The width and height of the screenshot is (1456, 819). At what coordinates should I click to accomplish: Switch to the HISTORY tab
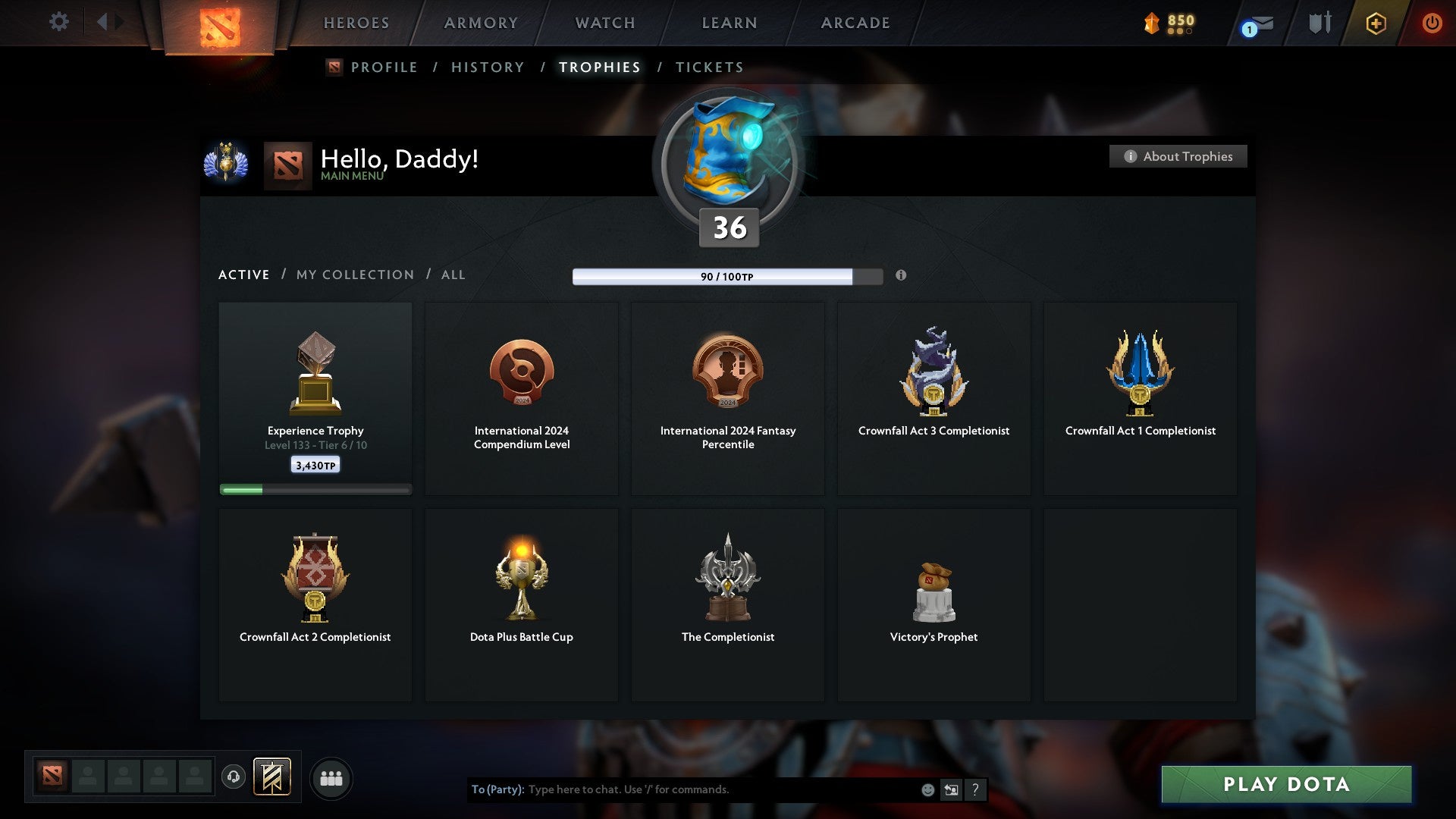[x=487, y=67]
